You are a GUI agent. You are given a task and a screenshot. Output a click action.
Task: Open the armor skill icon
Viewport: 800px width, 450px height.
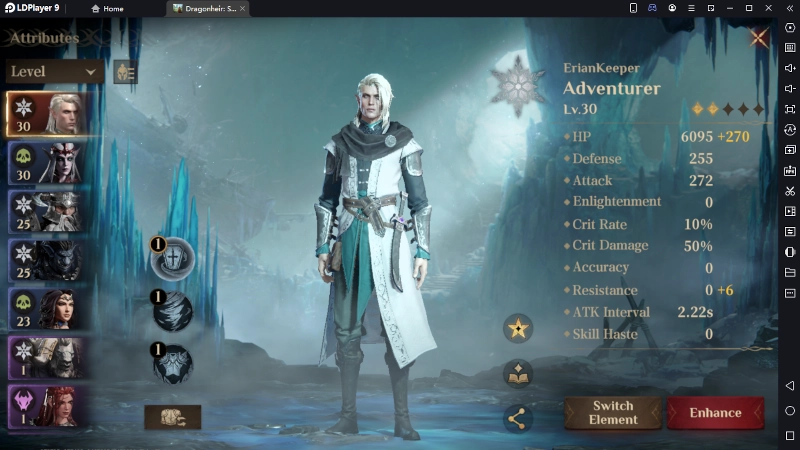point(172,364)
